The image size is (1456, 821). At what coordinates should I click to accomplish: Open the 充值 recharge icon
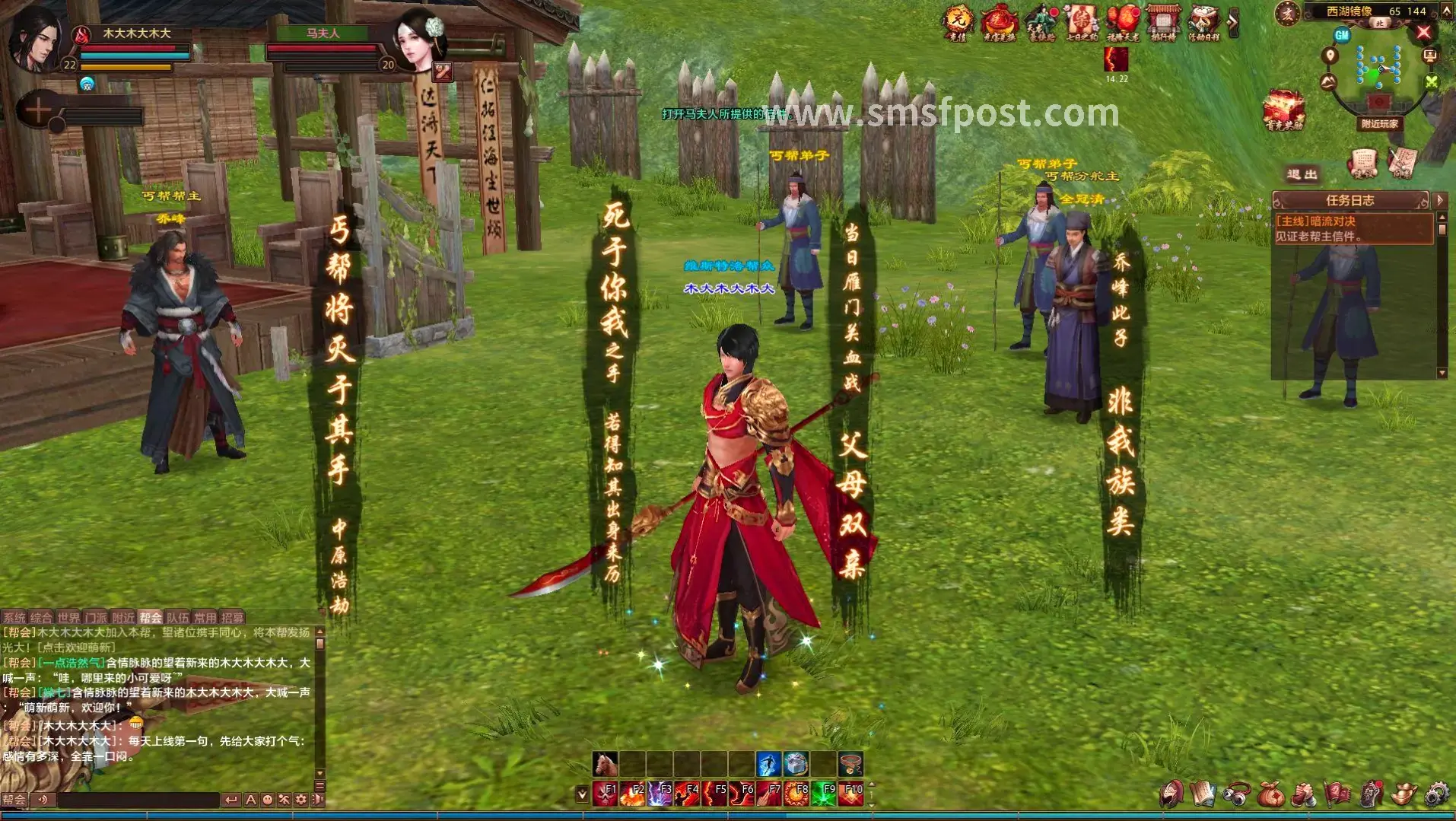point(958,21)
